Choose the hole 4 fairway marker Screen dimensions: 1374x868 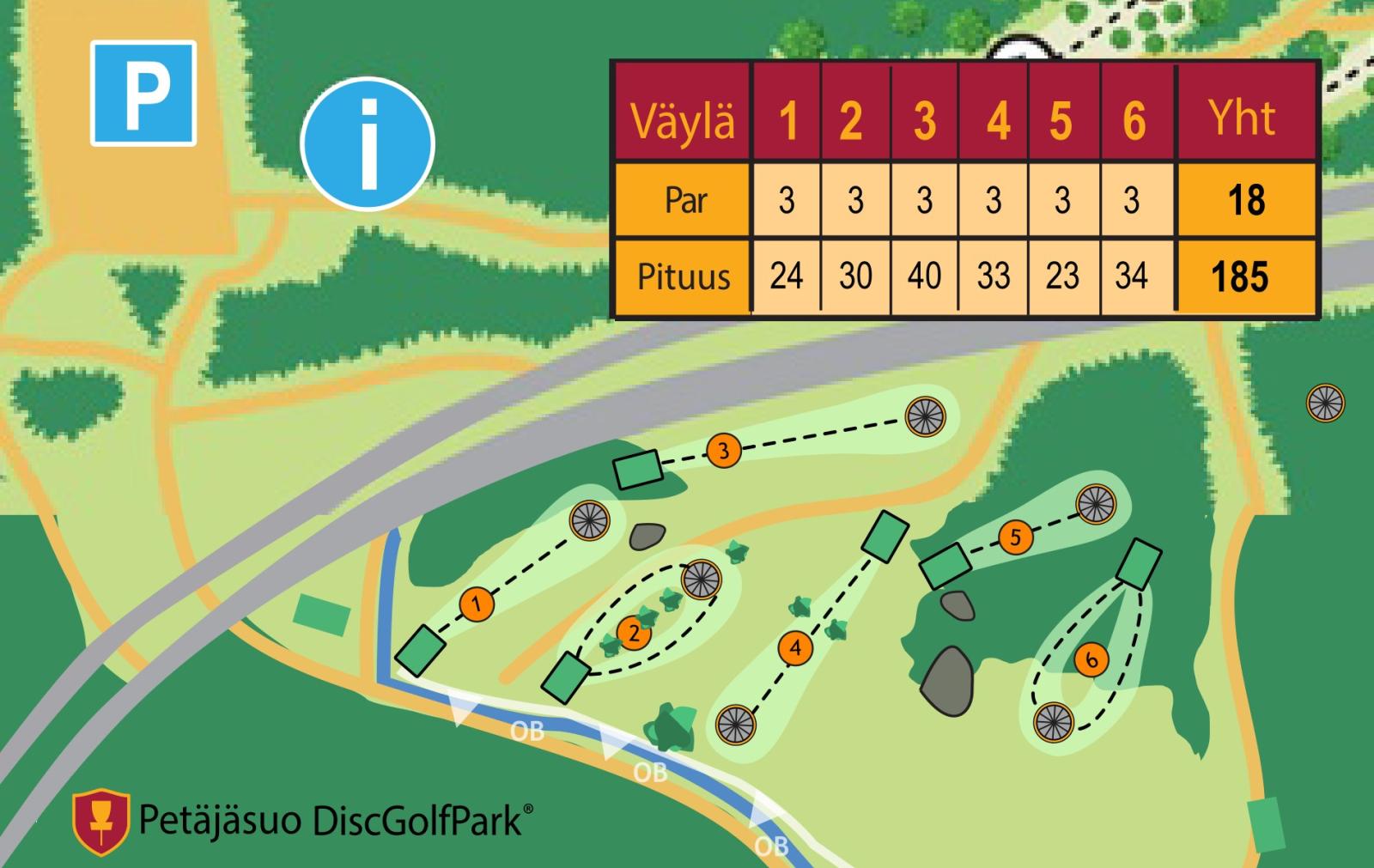pos(796,647)
